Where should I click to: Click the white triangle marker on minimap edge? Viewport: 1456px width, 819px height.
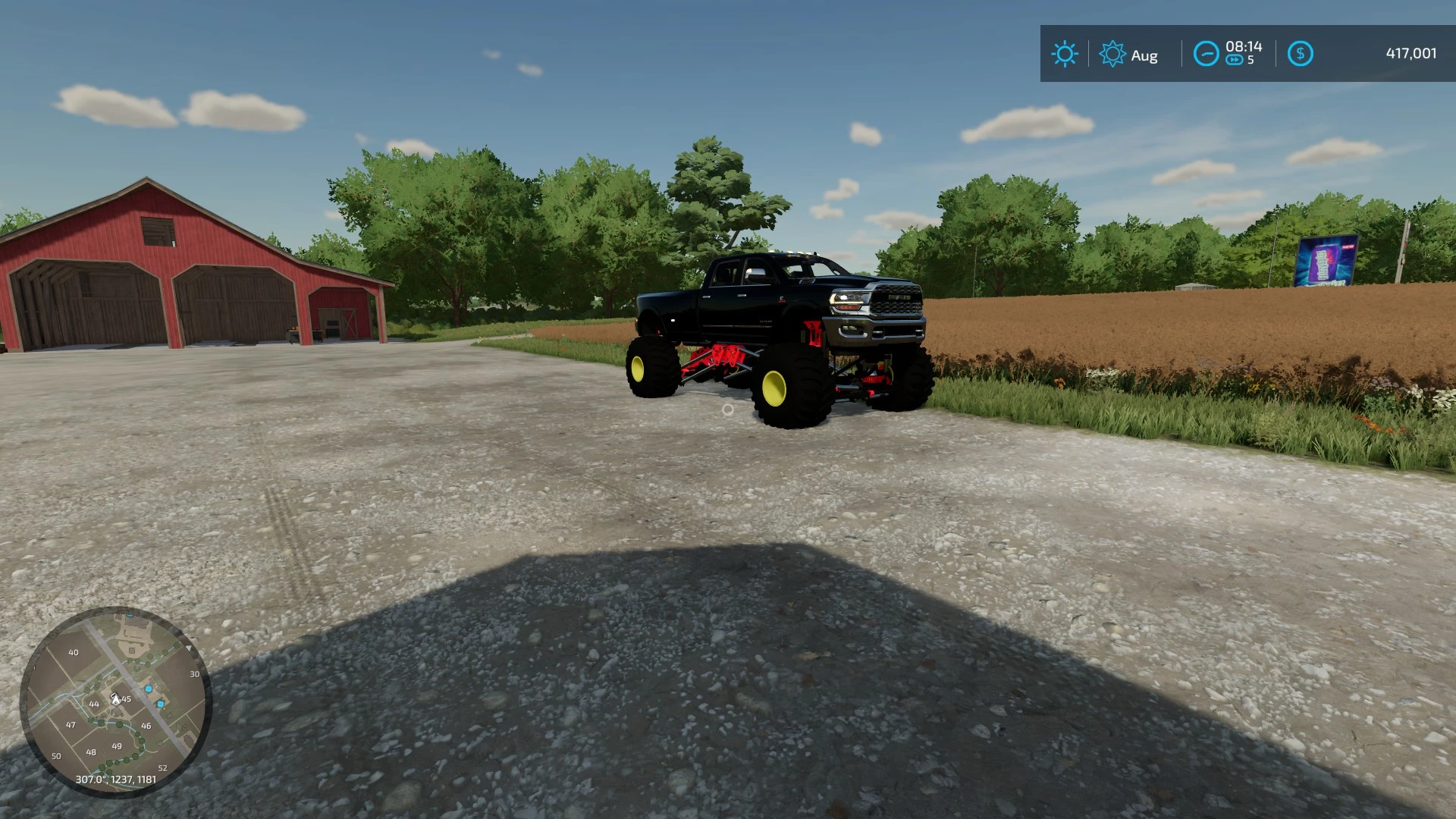[x=190, y=648]
